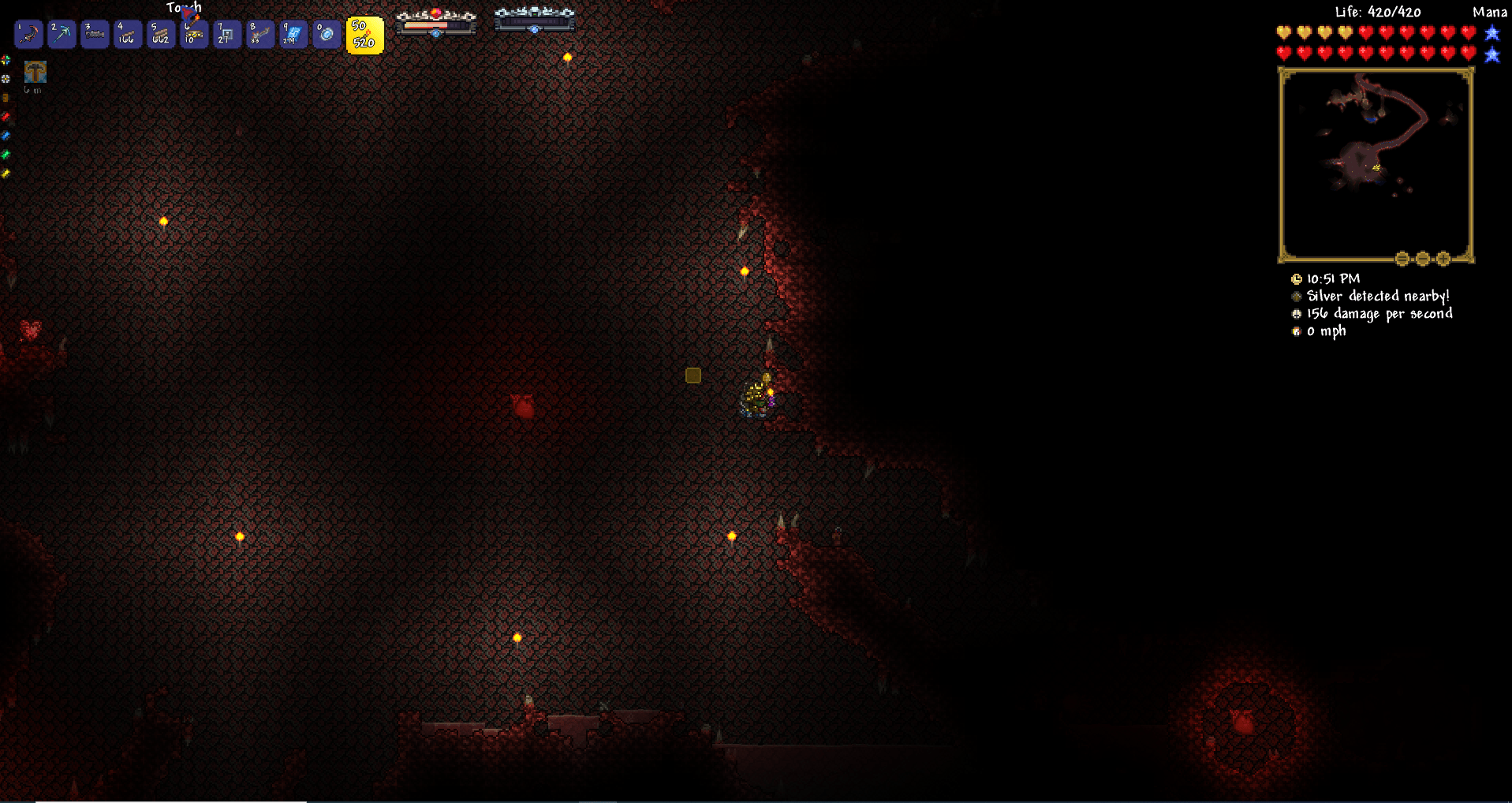Select the hook in hotbar slot 0
Image resolution: width=1512 pixels, height=803 pixels.
point(326,35)
